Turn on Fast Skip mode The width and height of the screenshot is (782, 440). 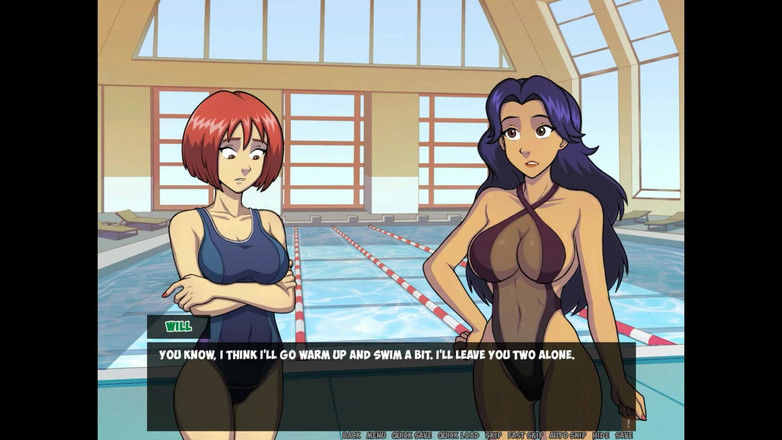[x=526, y=435]
